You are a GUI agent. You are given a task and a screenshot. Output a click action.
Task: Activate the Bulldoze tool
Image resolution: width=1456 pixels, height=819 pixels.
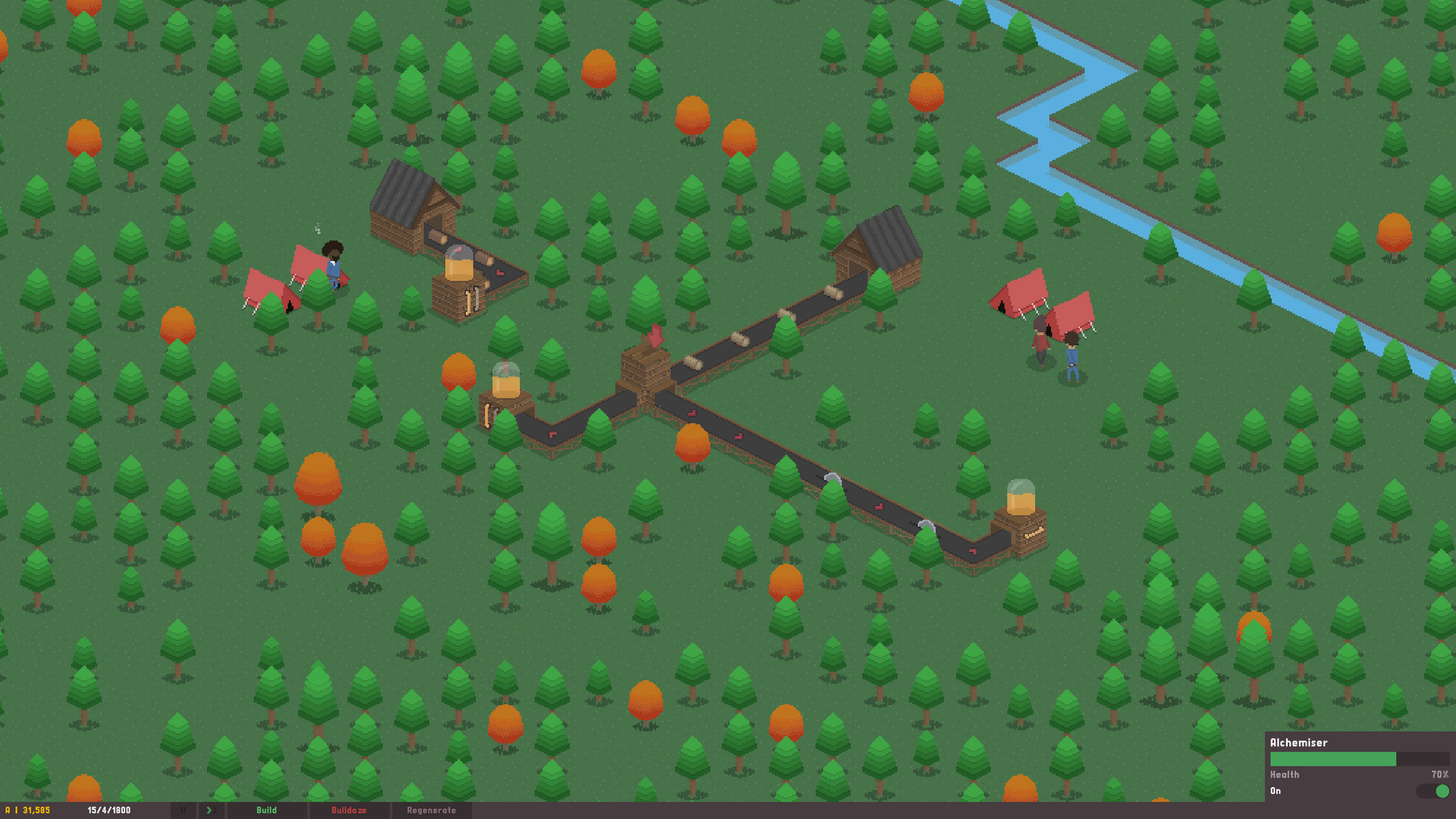pyautogui.click(x=350, y=810)
